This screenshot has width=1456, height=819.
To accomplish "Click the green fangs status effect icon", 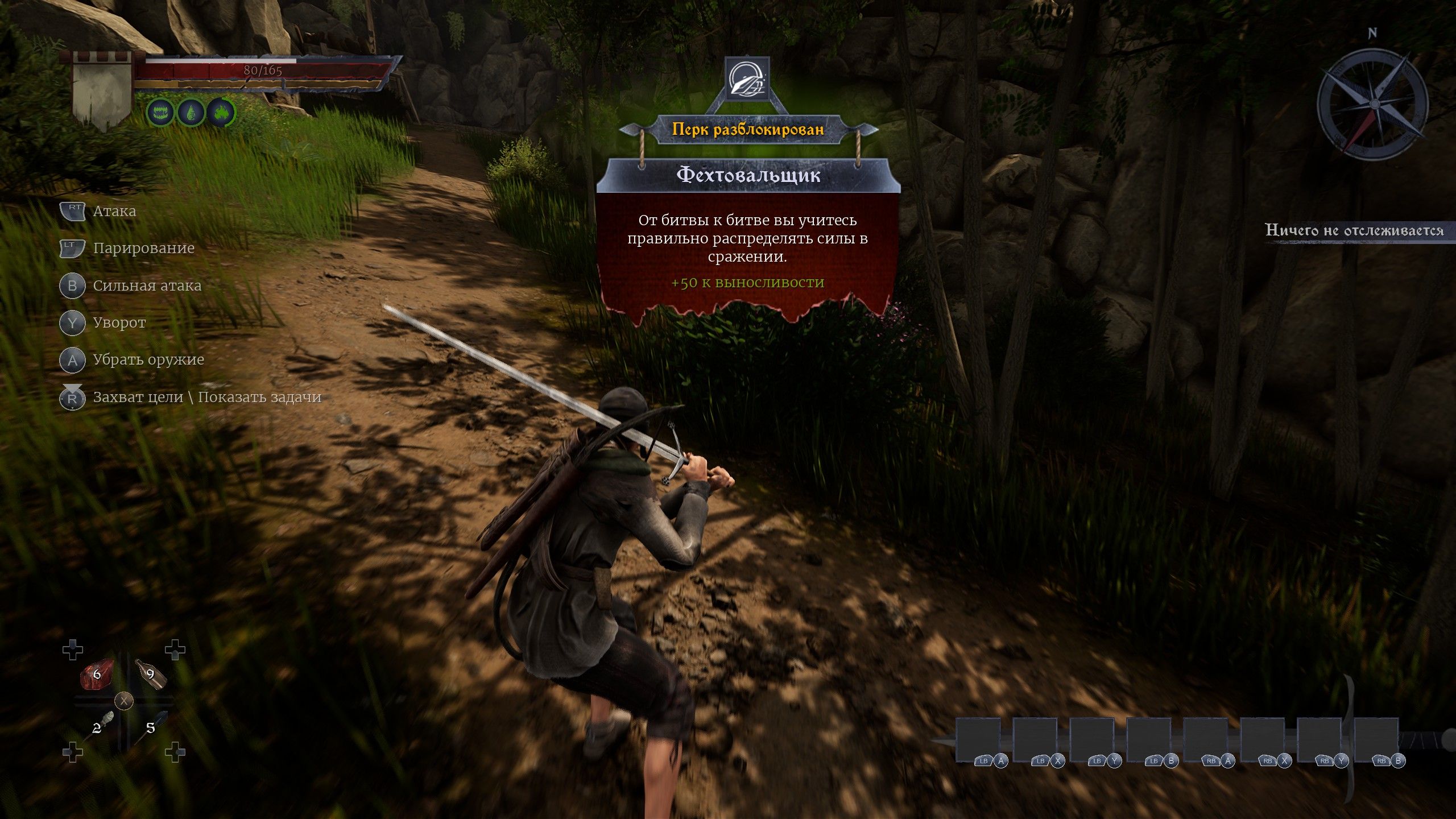I will click(x=160, y=113).
